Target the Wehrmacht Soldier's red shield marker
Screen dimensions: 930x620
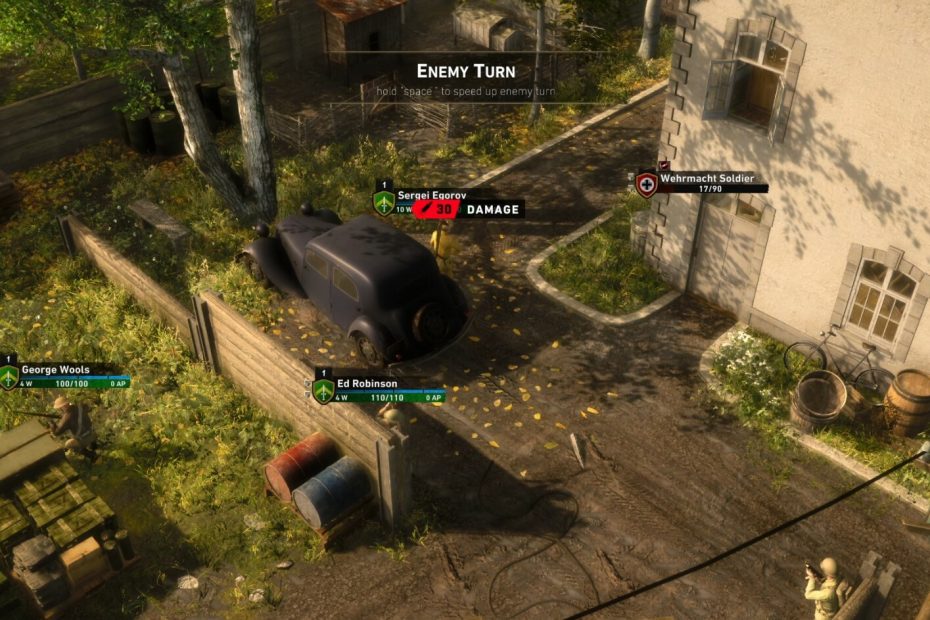647,184
